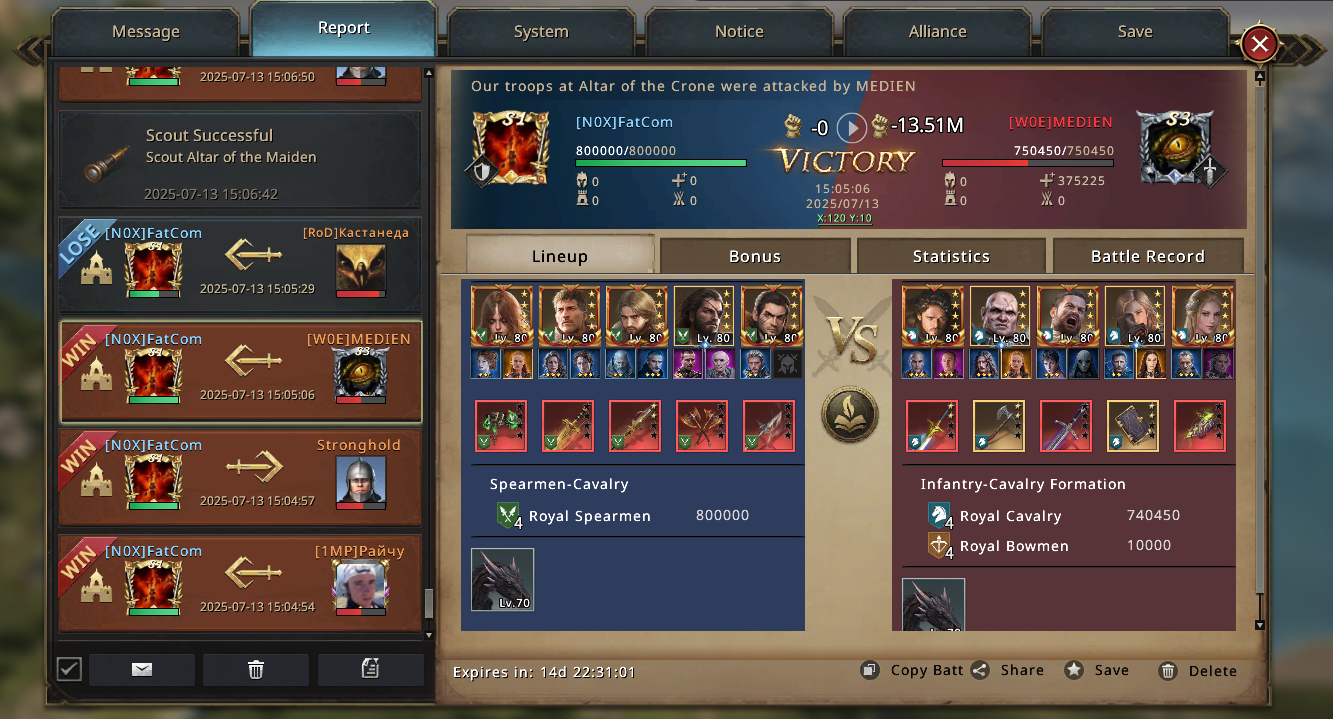Close the report window
Image resolution: width=1333 pixels, height=719 pixels.
(x=1259, y=44)
